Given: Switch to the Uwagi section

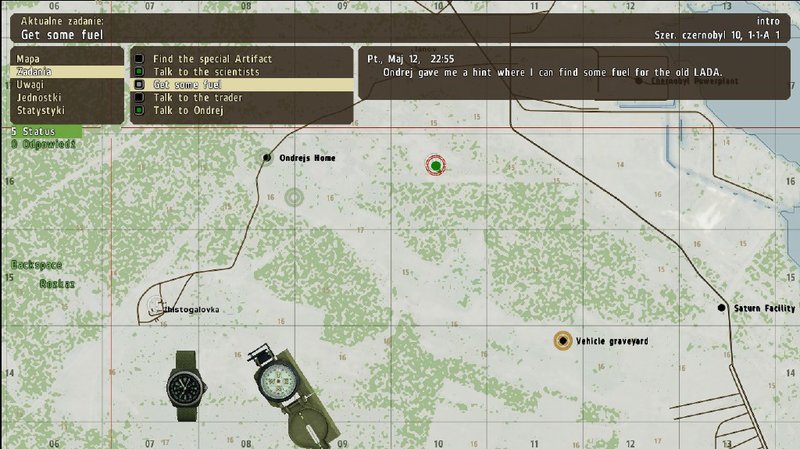Looking at the screenshot, I should (30, 85).
